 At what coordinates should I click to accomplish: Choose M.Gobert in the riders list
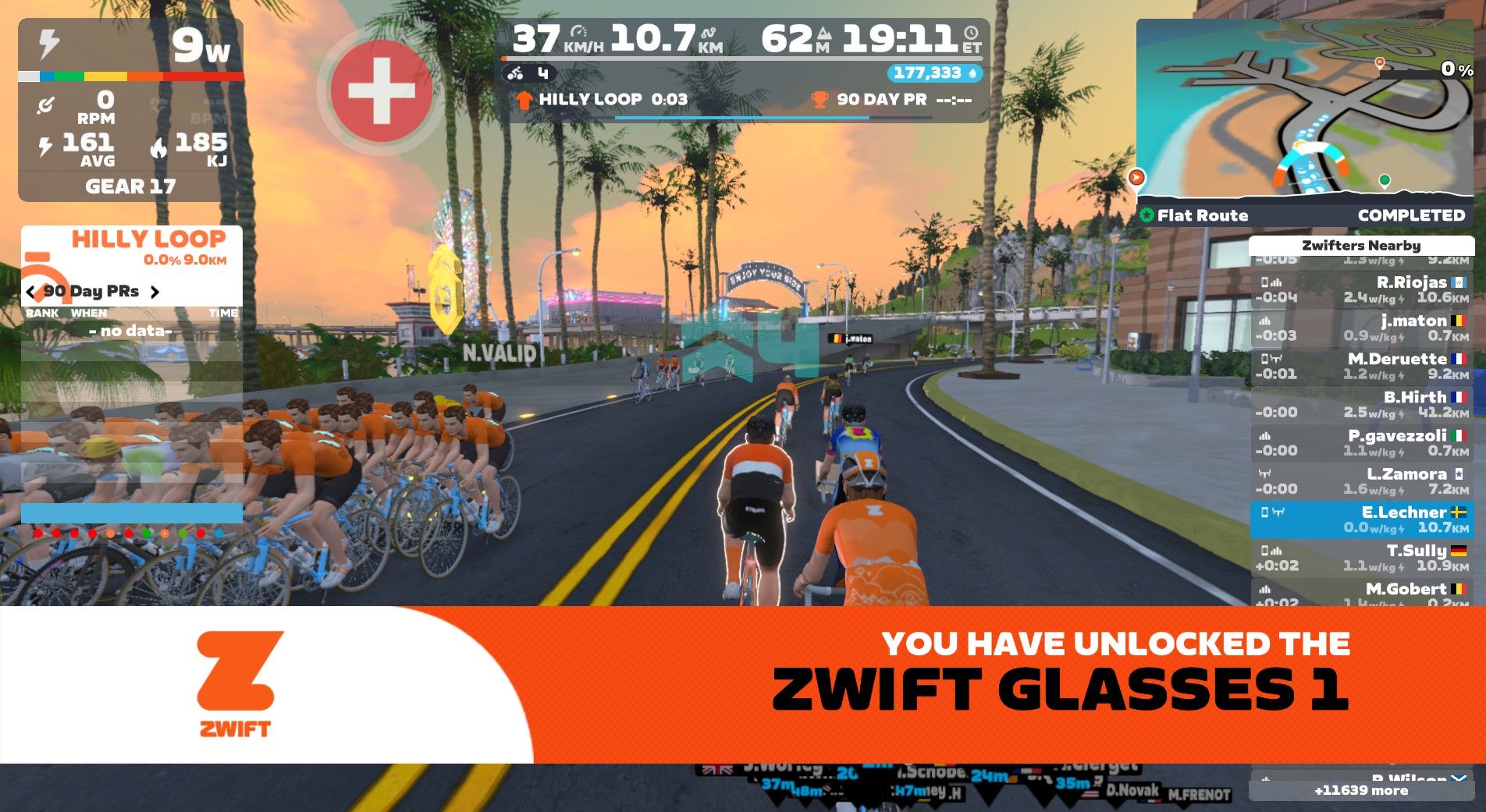(x=1361, y=591)
